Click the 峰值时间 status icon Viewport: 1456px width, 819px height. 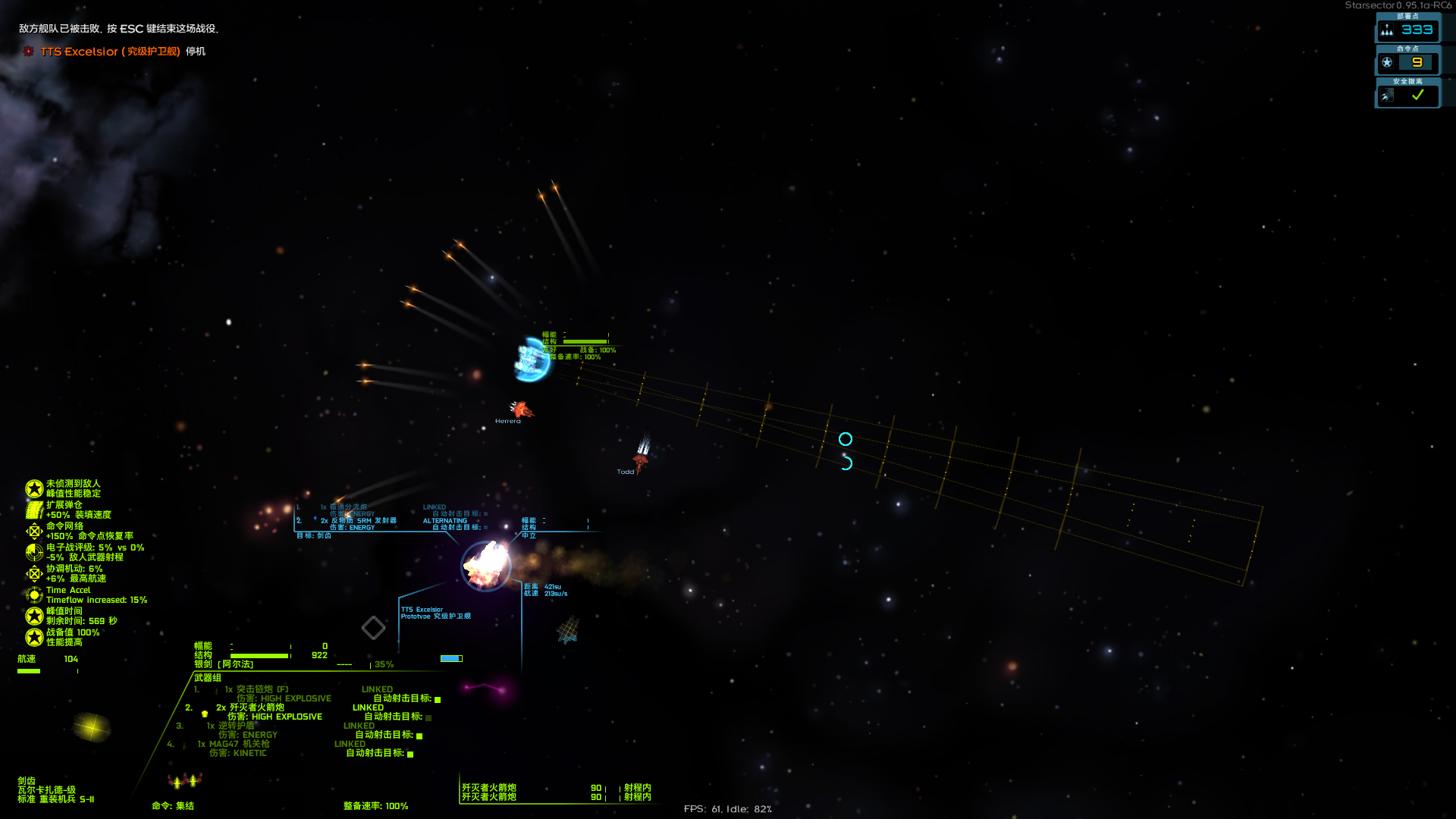click(34, 616)
